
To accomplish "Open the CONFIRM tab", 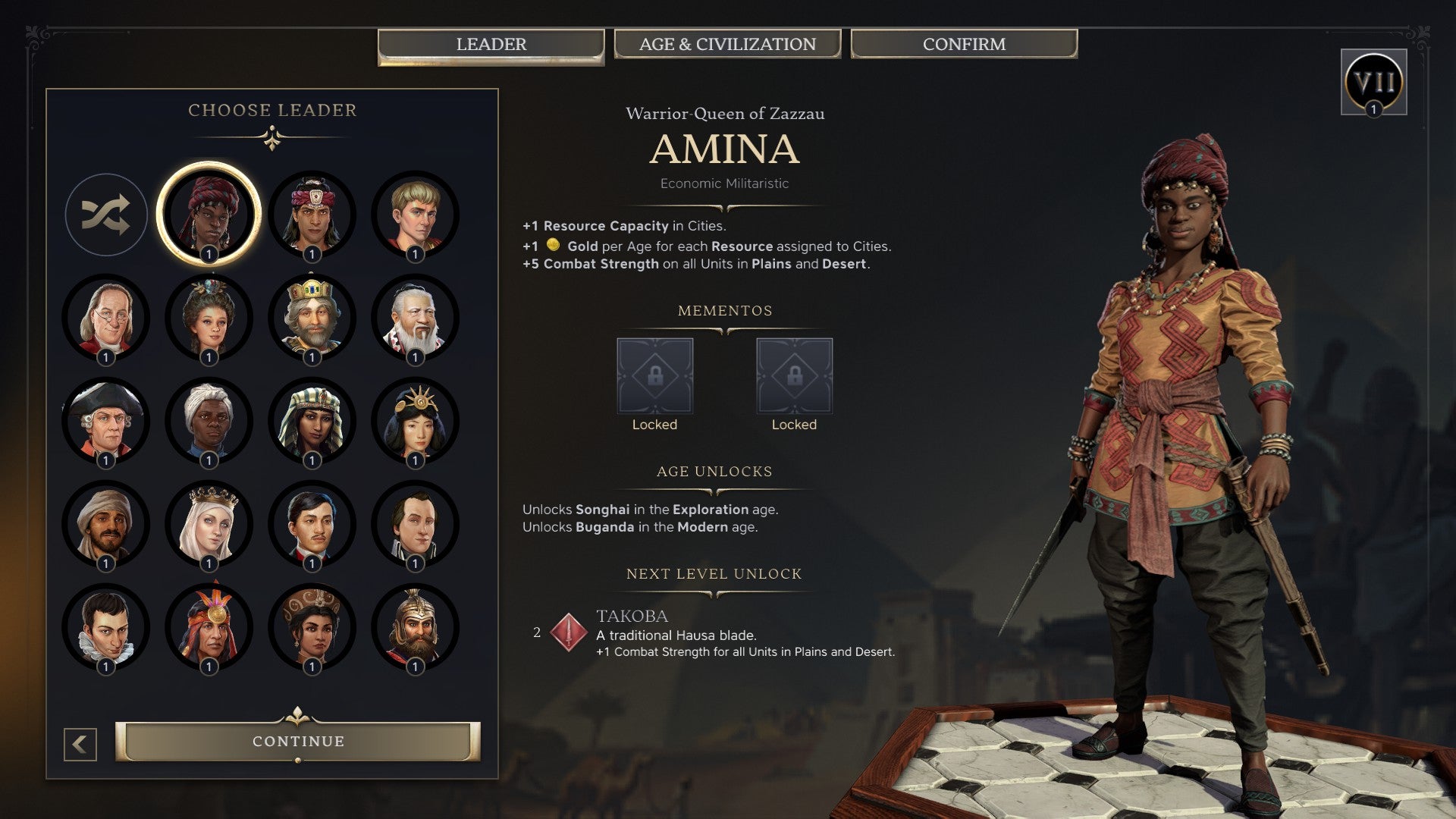I will pyautogui.click(x=964, y=44).
